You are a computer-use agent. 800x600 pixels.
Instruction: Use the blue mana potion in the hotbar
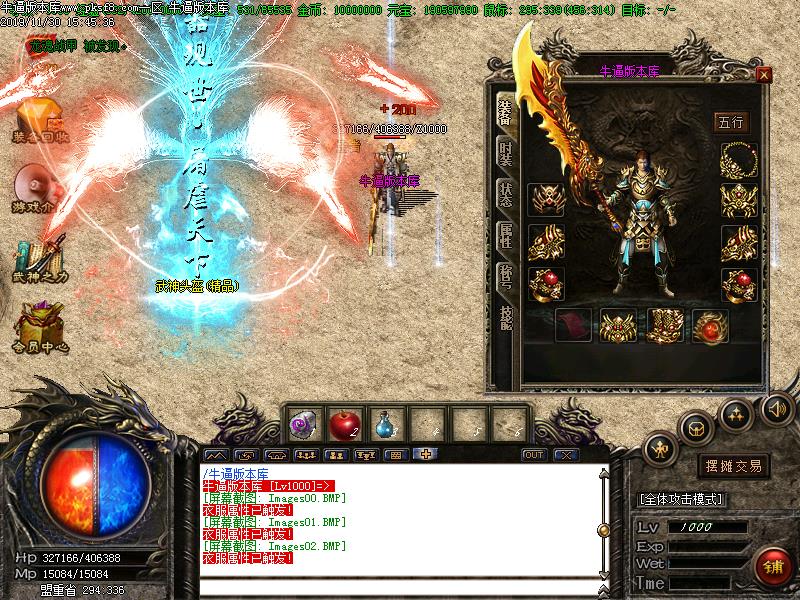[x=386, y=424]
